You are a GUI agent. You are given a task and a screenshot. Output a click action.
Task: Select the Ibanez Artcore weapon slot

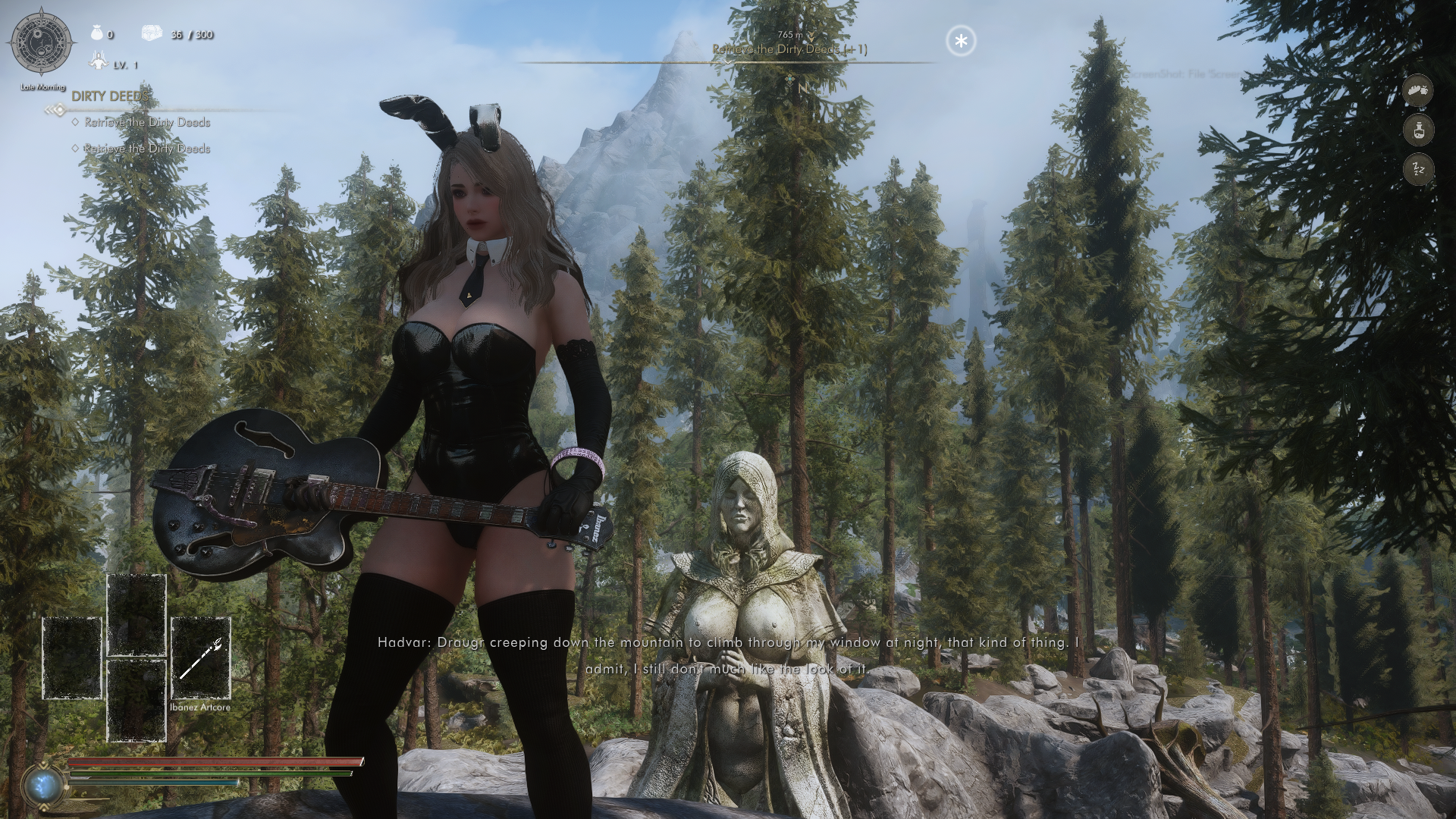200,657
